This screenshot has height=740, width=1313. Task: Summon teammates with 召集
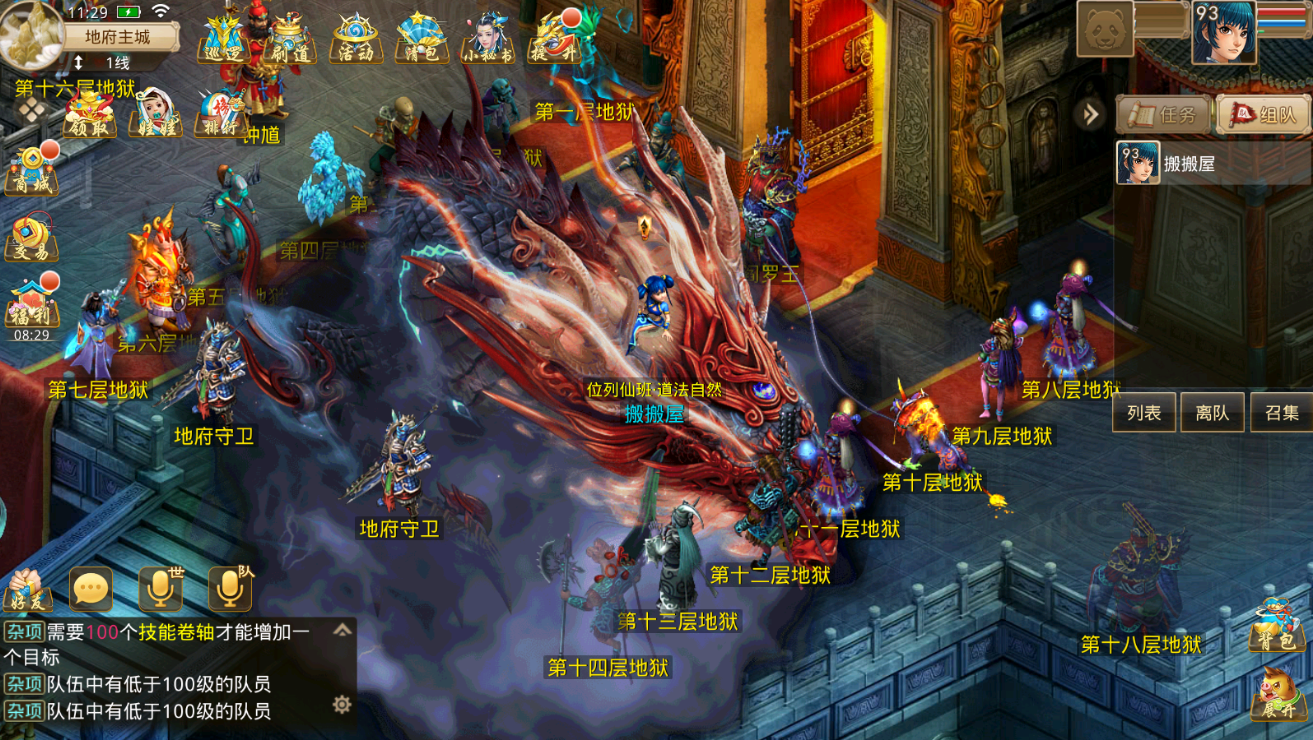(x=1281, y=412)
